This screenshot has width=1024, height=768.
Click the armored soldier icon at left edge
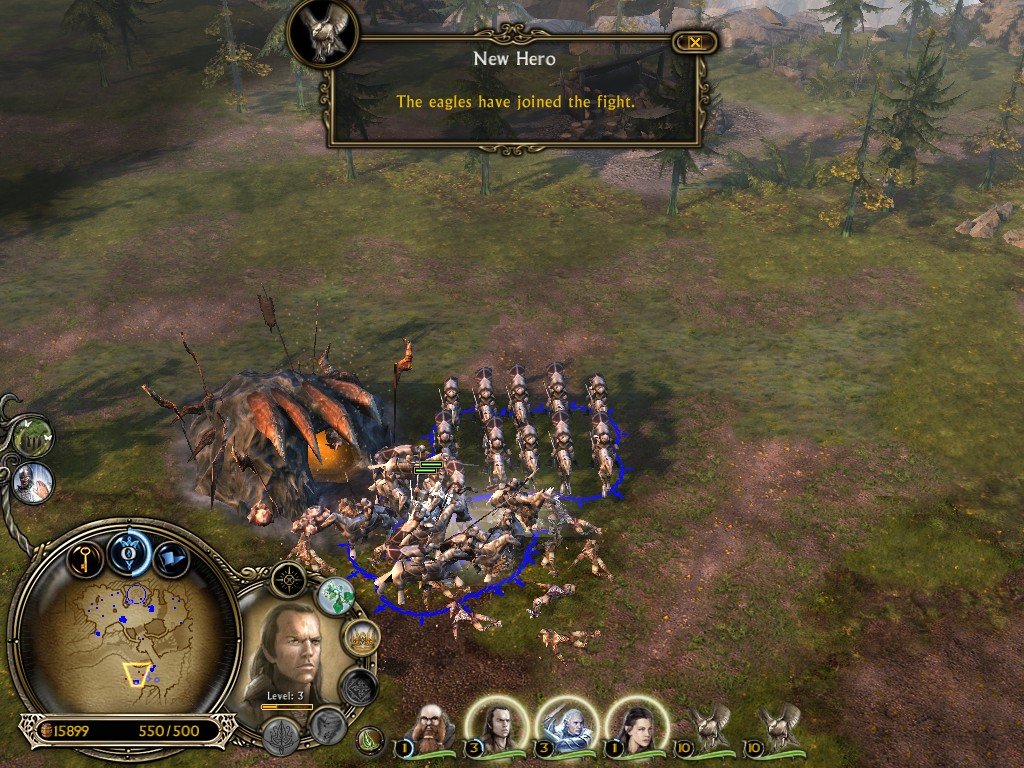[x=34, y=482]
